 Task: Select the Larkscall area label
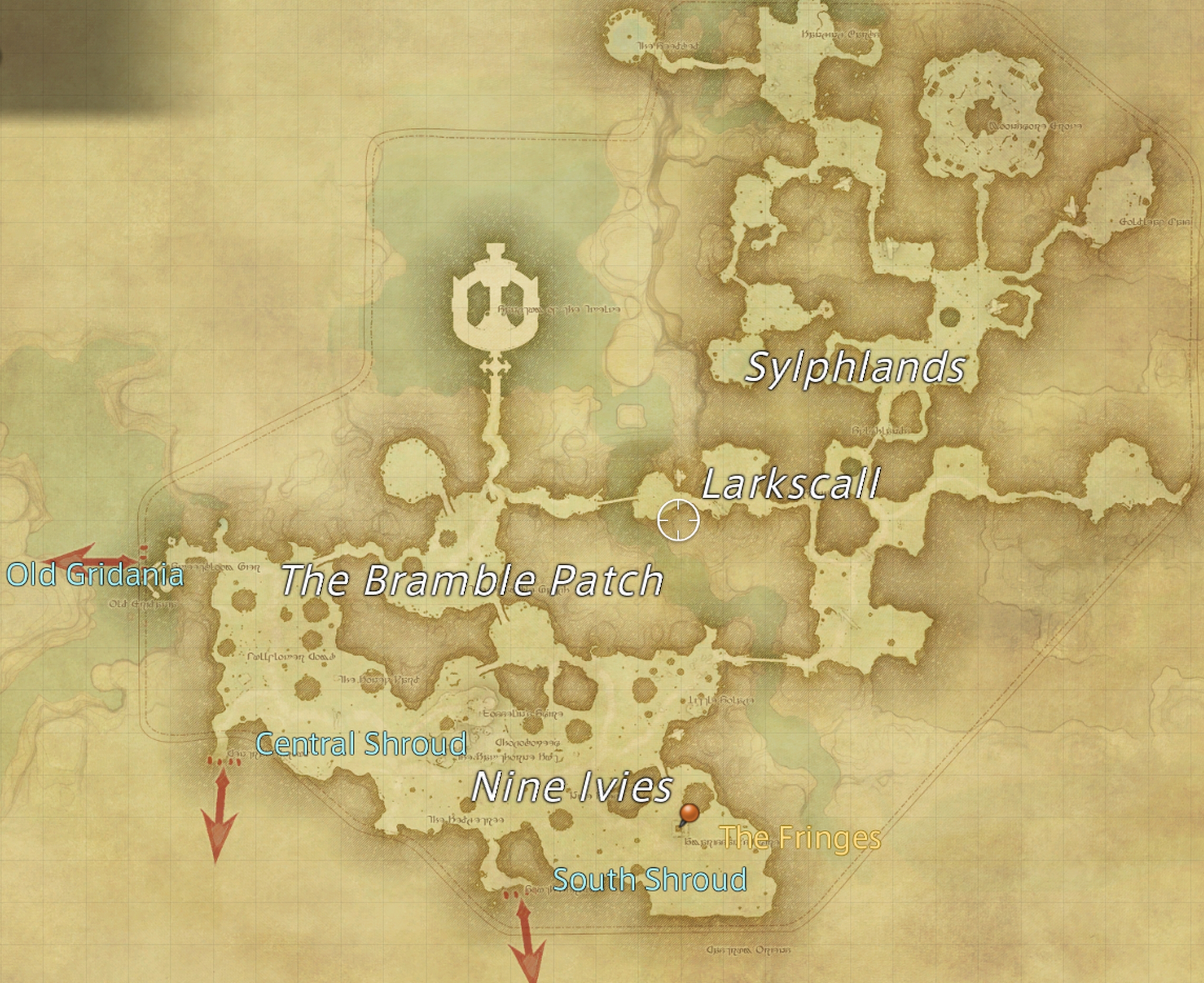[791, 484]
